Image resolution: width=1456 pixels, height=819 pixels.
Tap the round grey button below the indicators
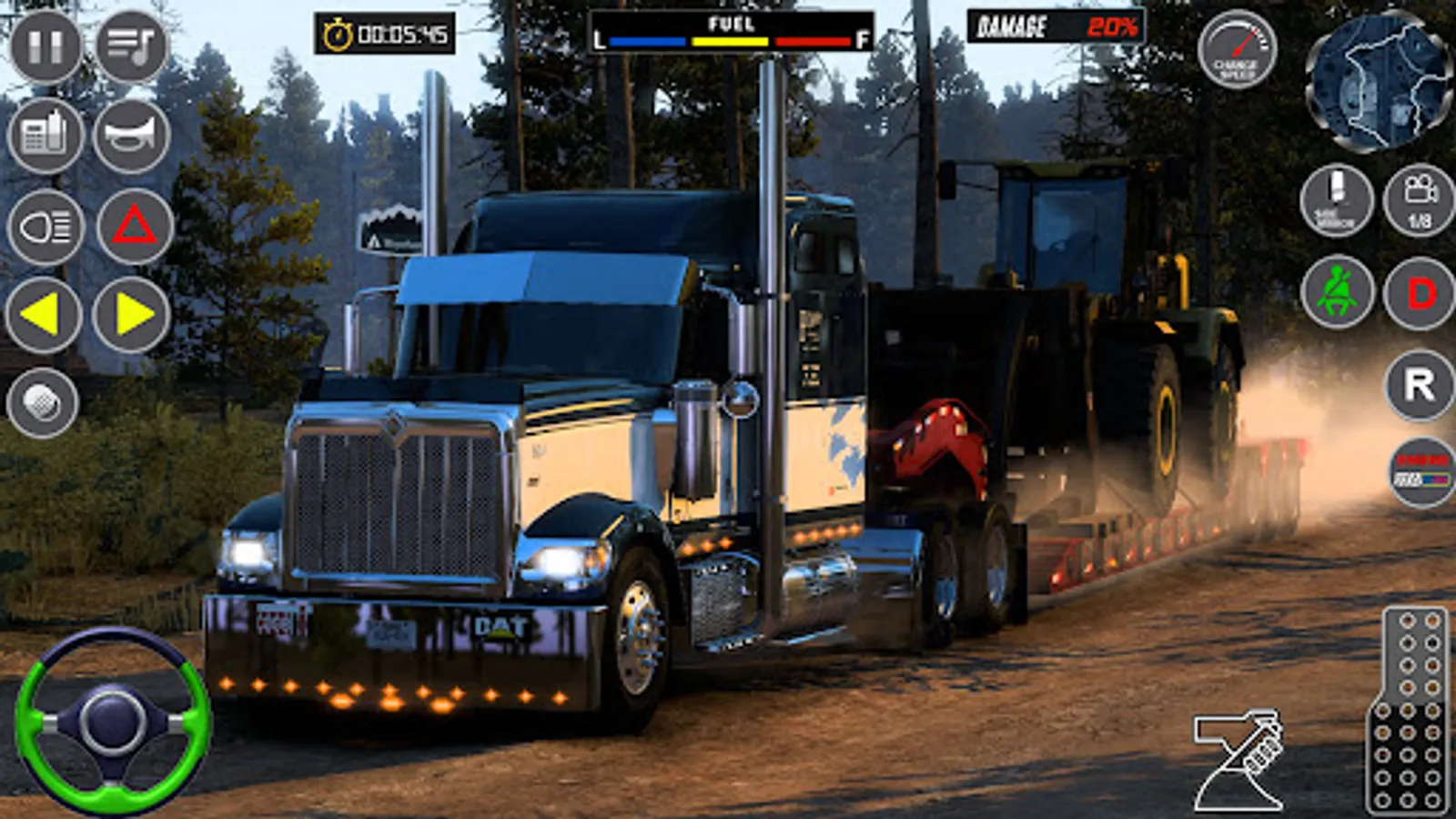coord(42,402)
